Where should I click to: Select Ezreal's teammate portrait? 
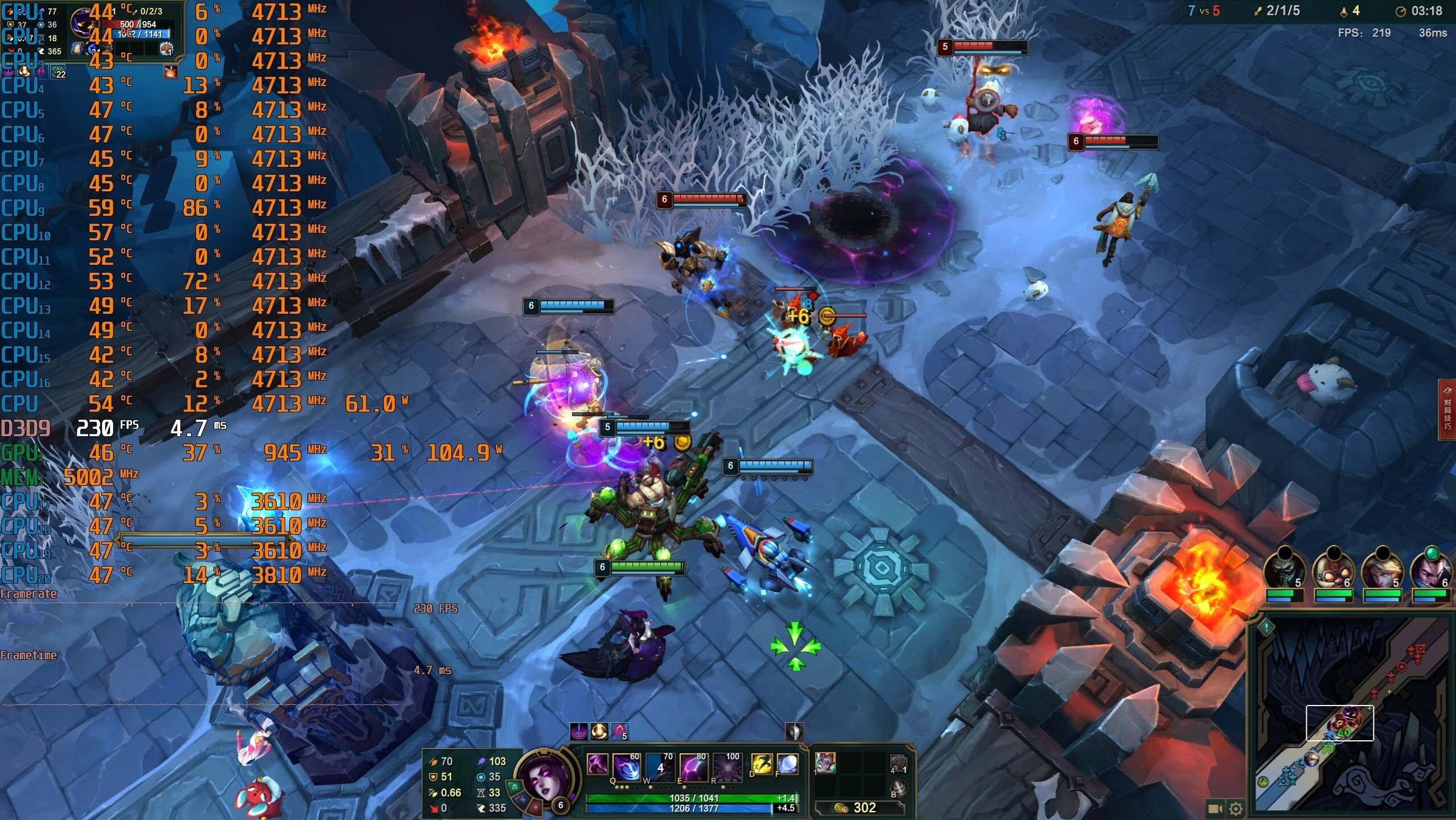[1383, 569]
